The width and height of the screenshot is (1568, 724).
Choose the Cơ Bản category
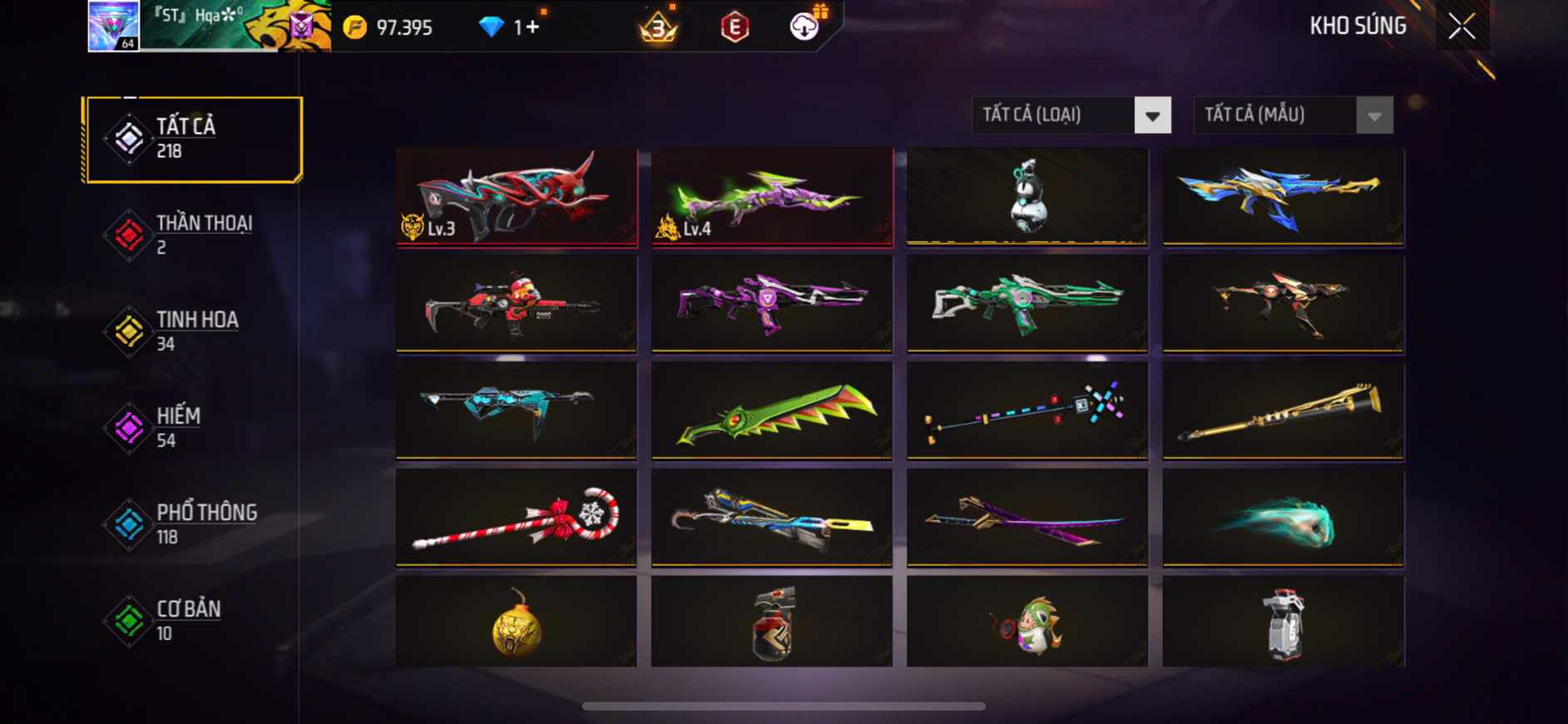(x=193, y=621)
